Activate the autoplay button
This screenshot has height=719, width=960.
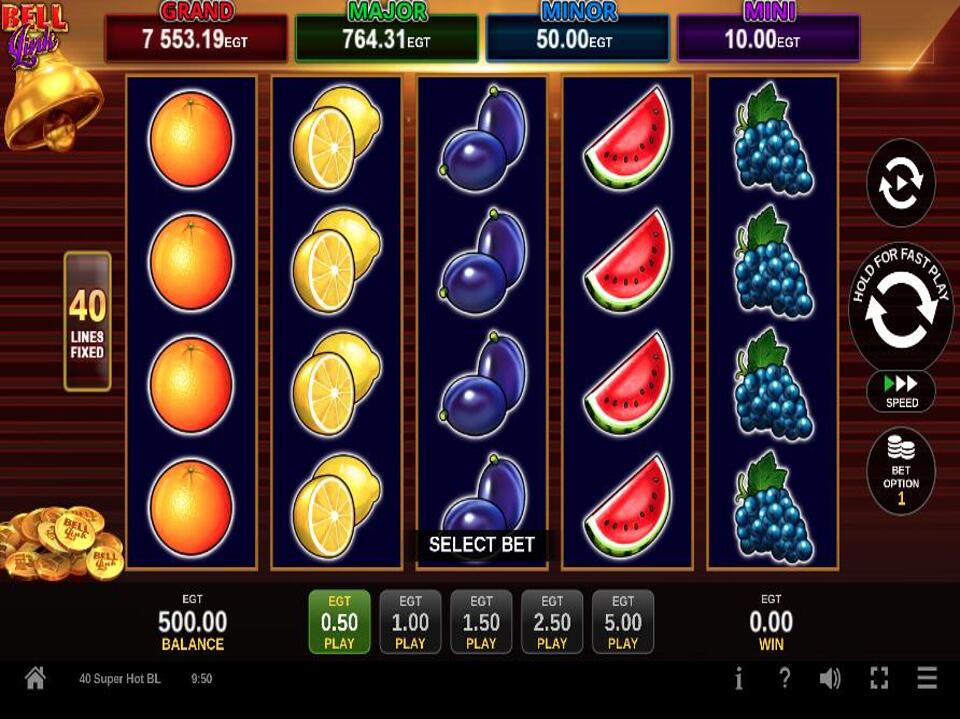(x=900, y=182)
